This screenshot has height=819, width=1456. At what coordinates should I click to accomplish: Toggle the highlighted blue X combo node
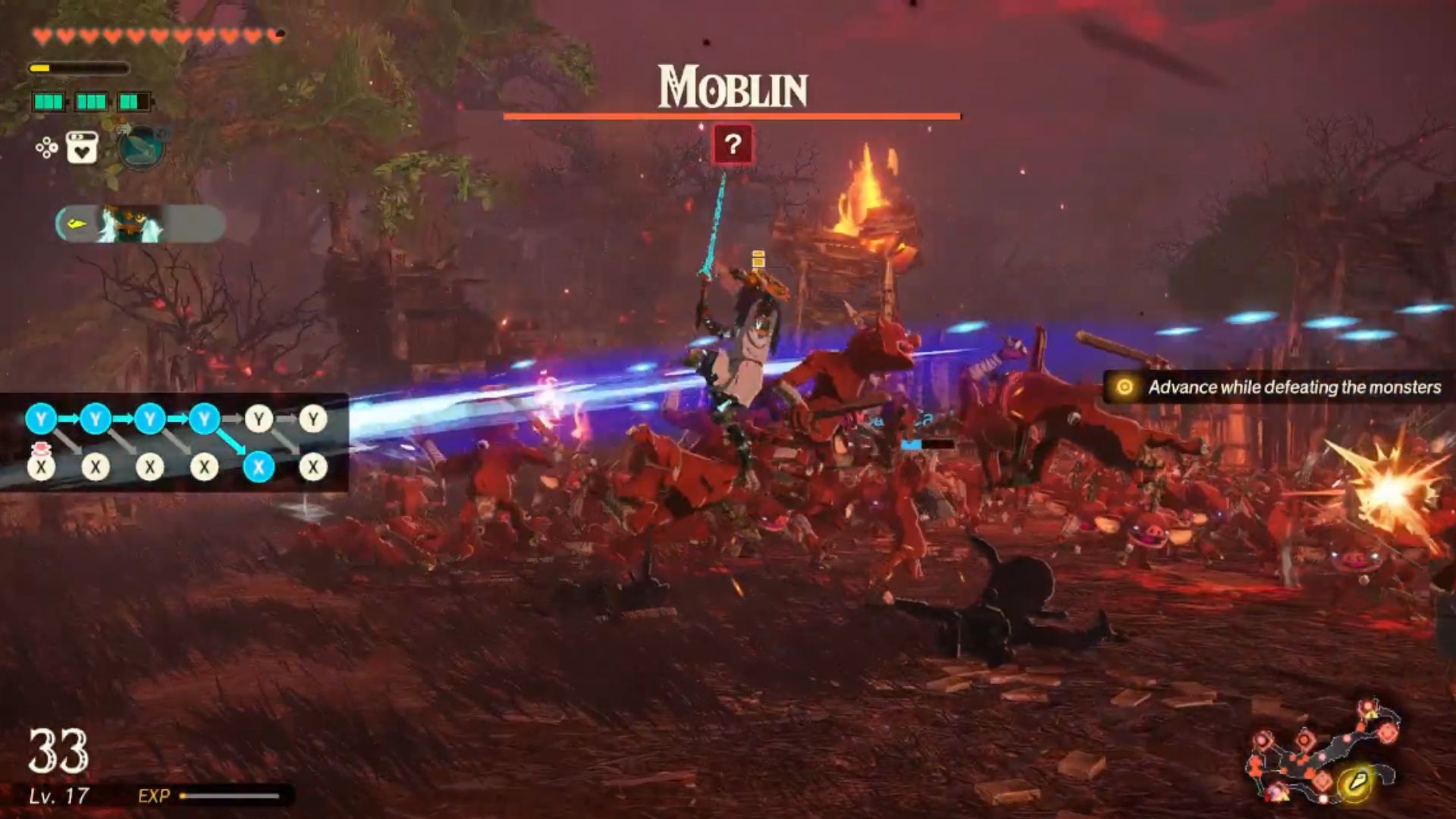pos(259,466)
